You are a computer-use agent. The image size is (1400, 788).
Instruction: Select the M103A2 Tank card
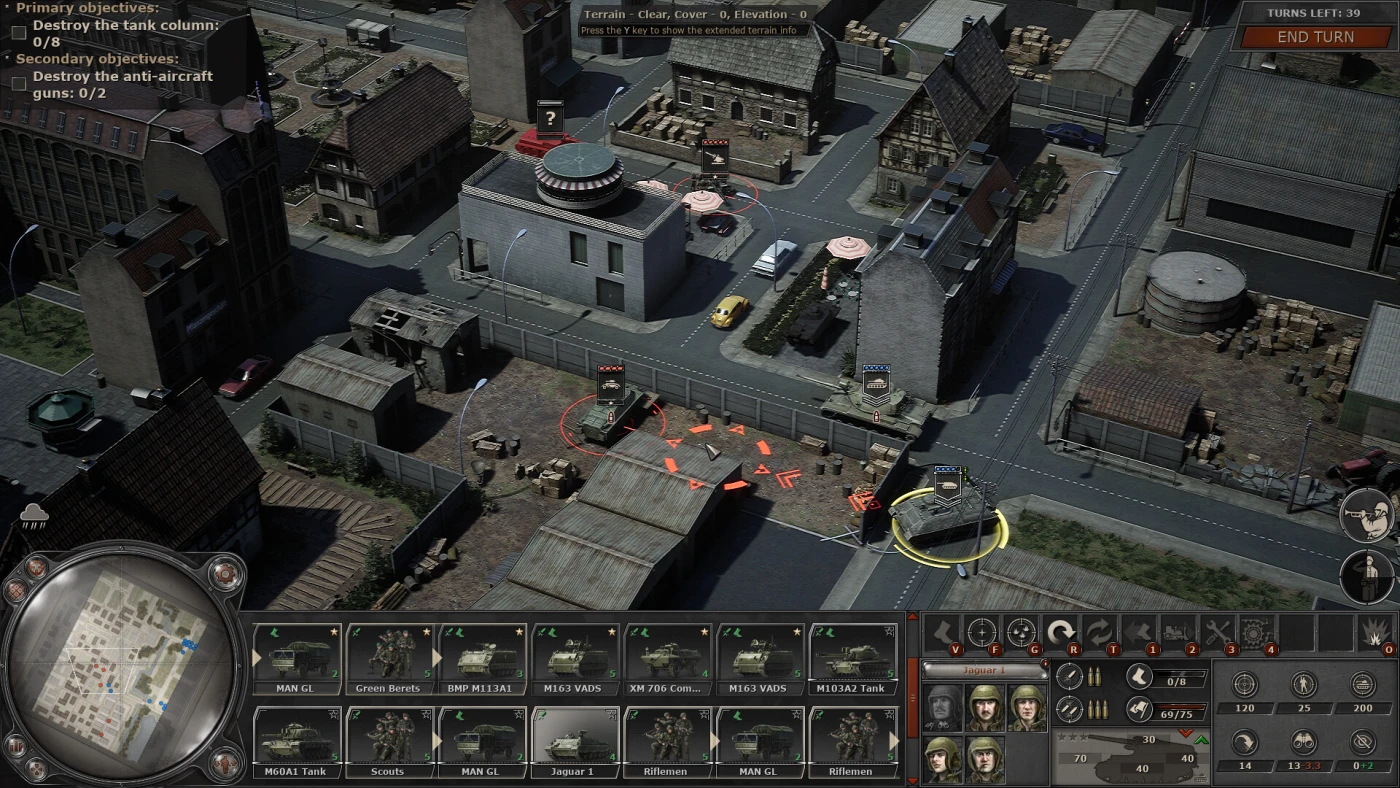pos(853,656)
